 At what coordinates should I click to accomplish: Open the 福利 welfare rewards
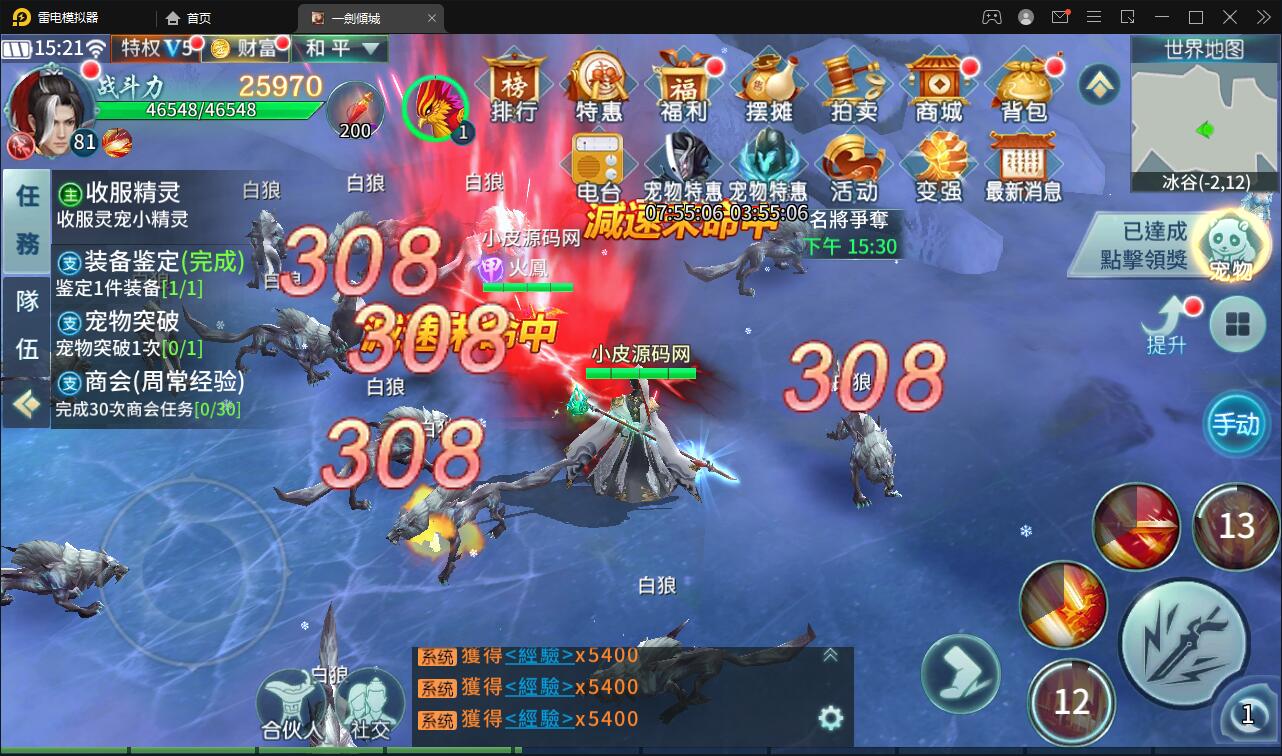click(685, 90)
